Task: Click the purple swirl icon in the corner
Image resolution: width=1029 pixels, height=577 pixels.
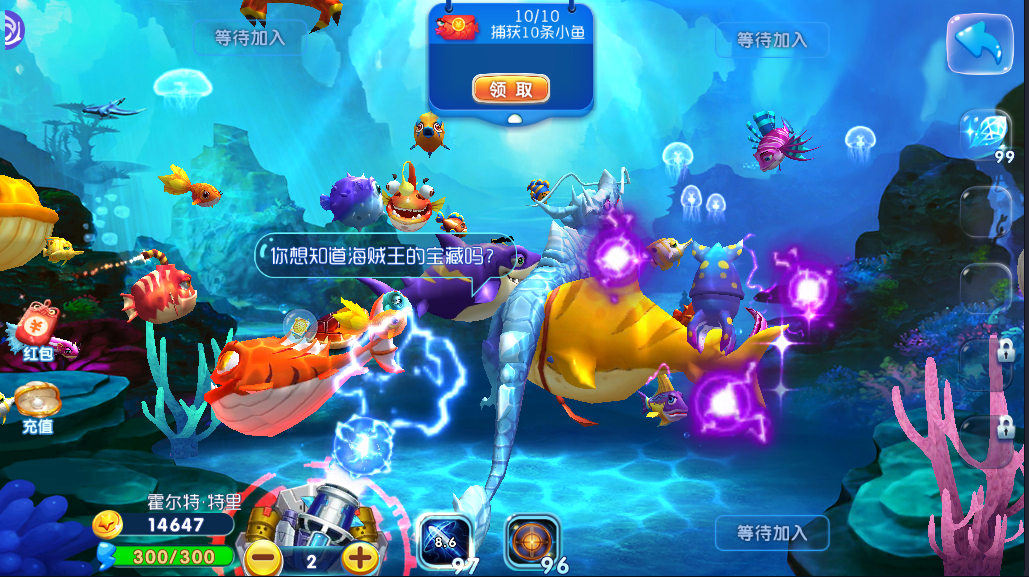Action: pyautogui.click(x=12, y=33)
